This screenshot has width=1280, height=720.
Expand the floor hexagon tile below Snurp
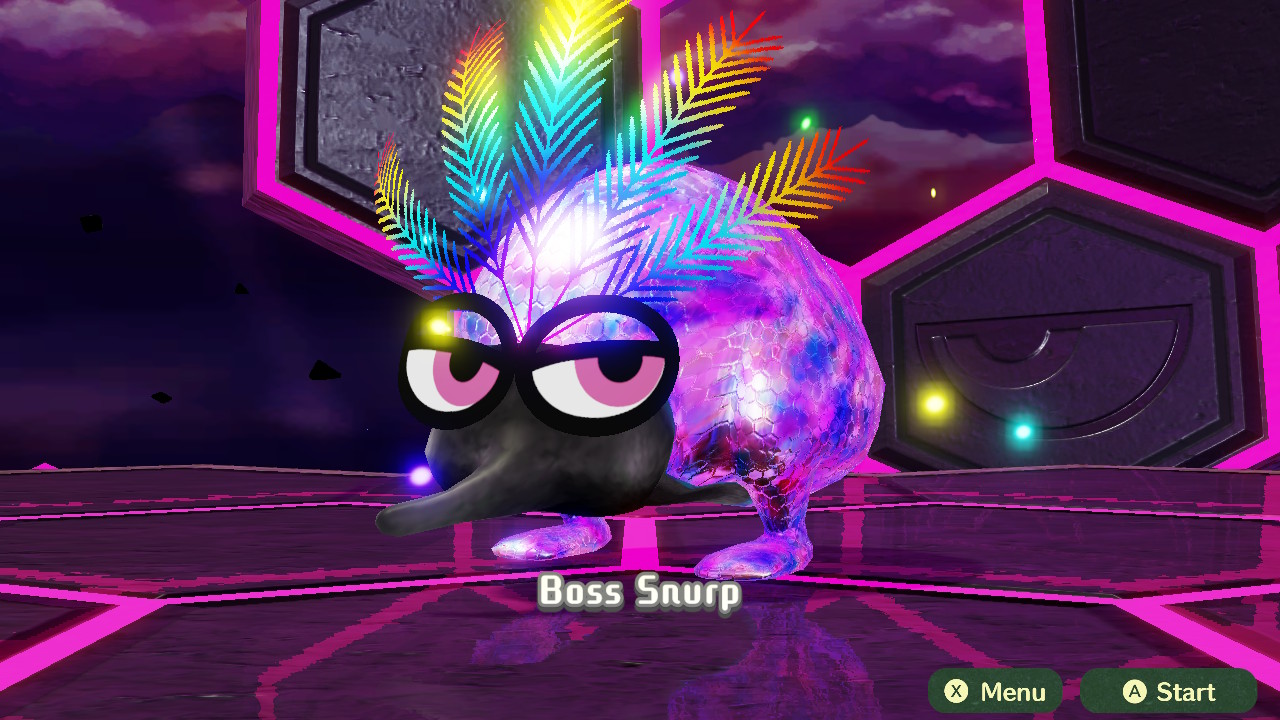(x=640, y=660)
